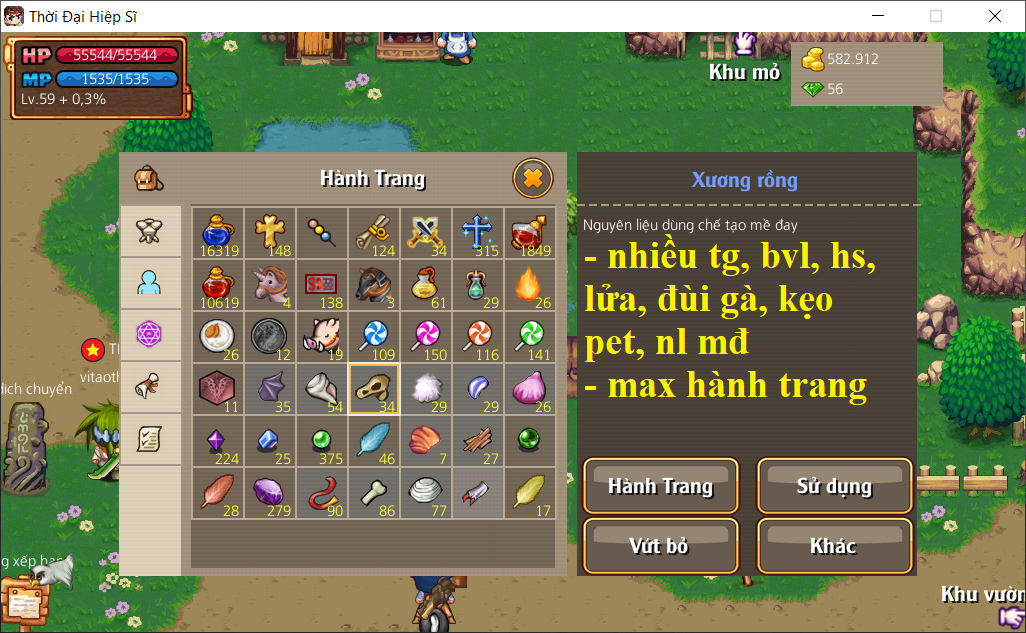
Task: Open the Khác options button
Action: click(834, 546)
